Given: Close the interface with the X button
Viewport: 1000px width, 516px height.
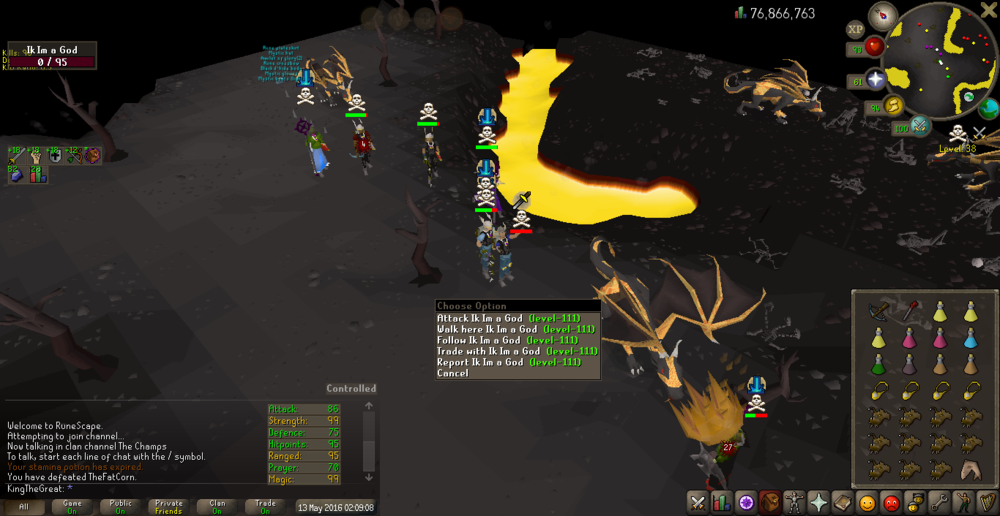Looking at the screenshot, I should 987,9.
